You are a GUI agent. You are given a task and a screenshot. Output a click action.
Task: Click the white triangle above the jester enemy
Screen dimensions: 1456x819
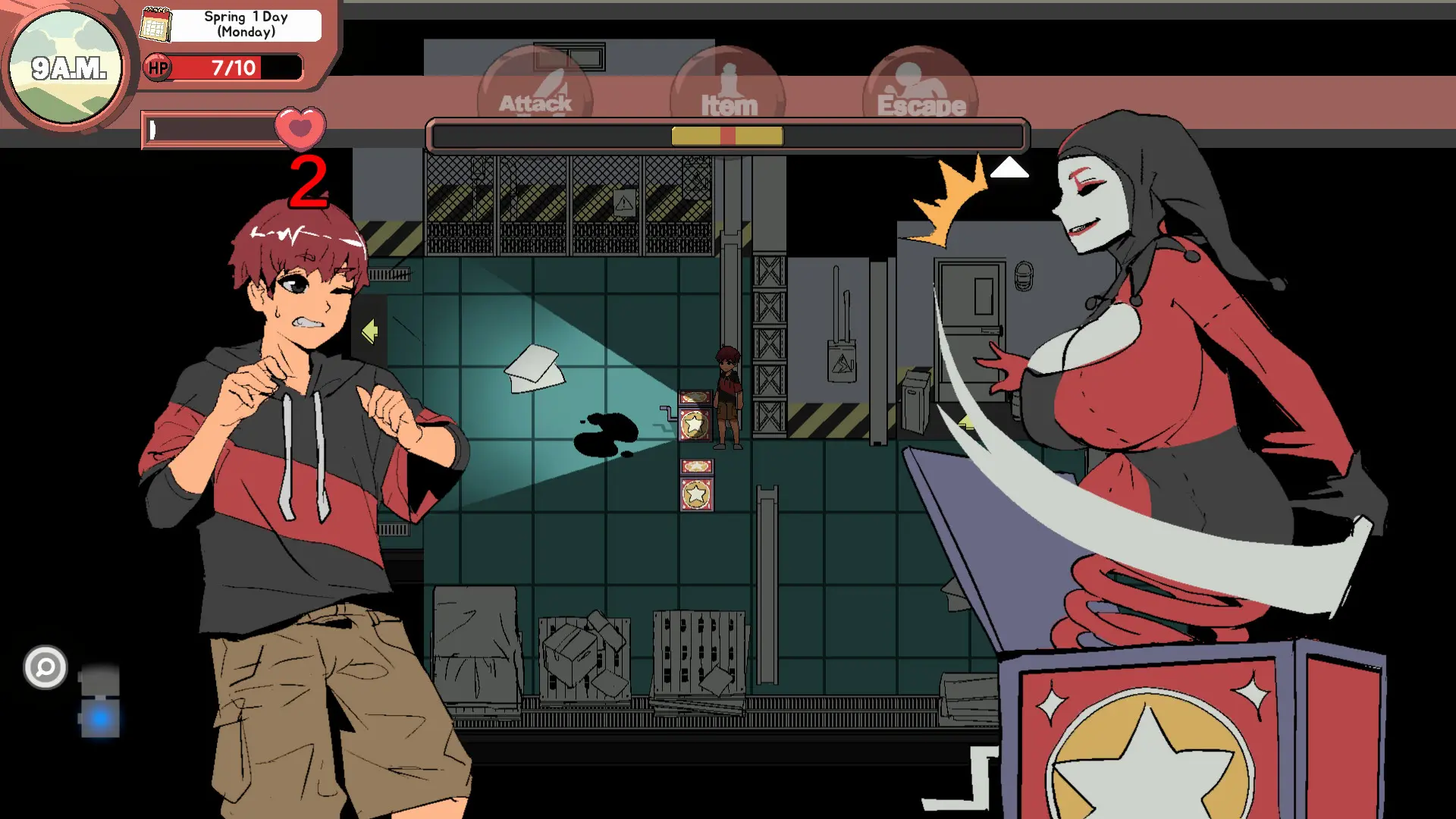pos(1011,168)
